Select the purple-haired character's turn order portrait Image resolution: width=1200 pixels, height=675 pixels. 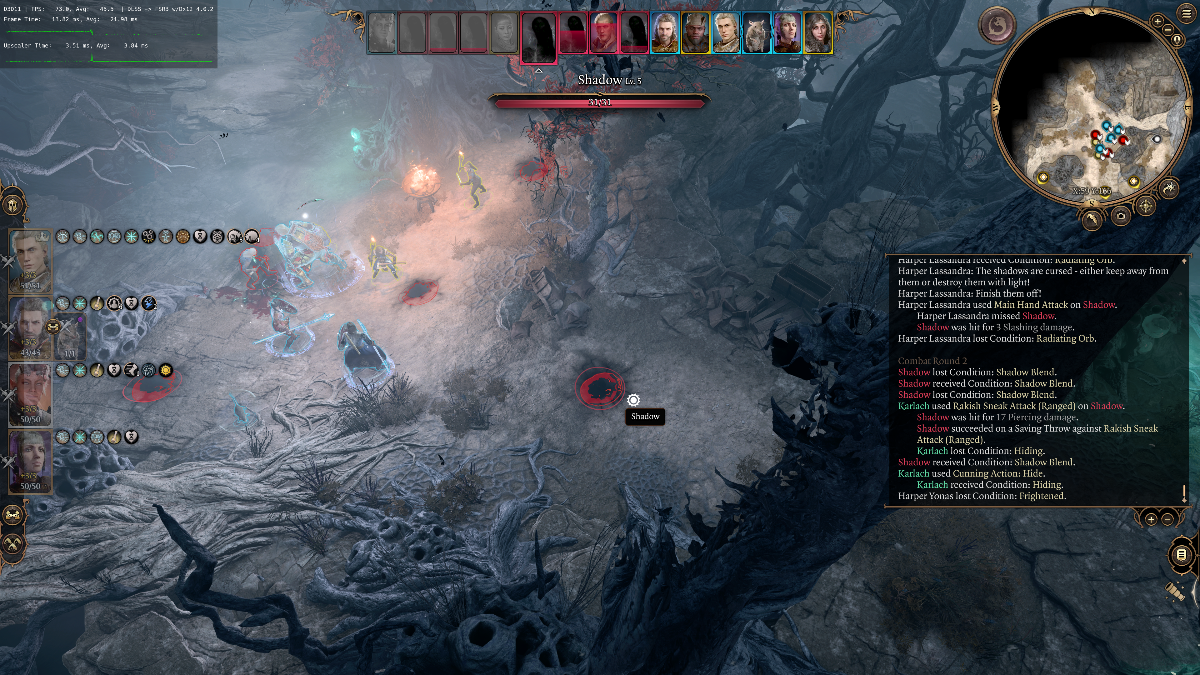coord(786,33)
